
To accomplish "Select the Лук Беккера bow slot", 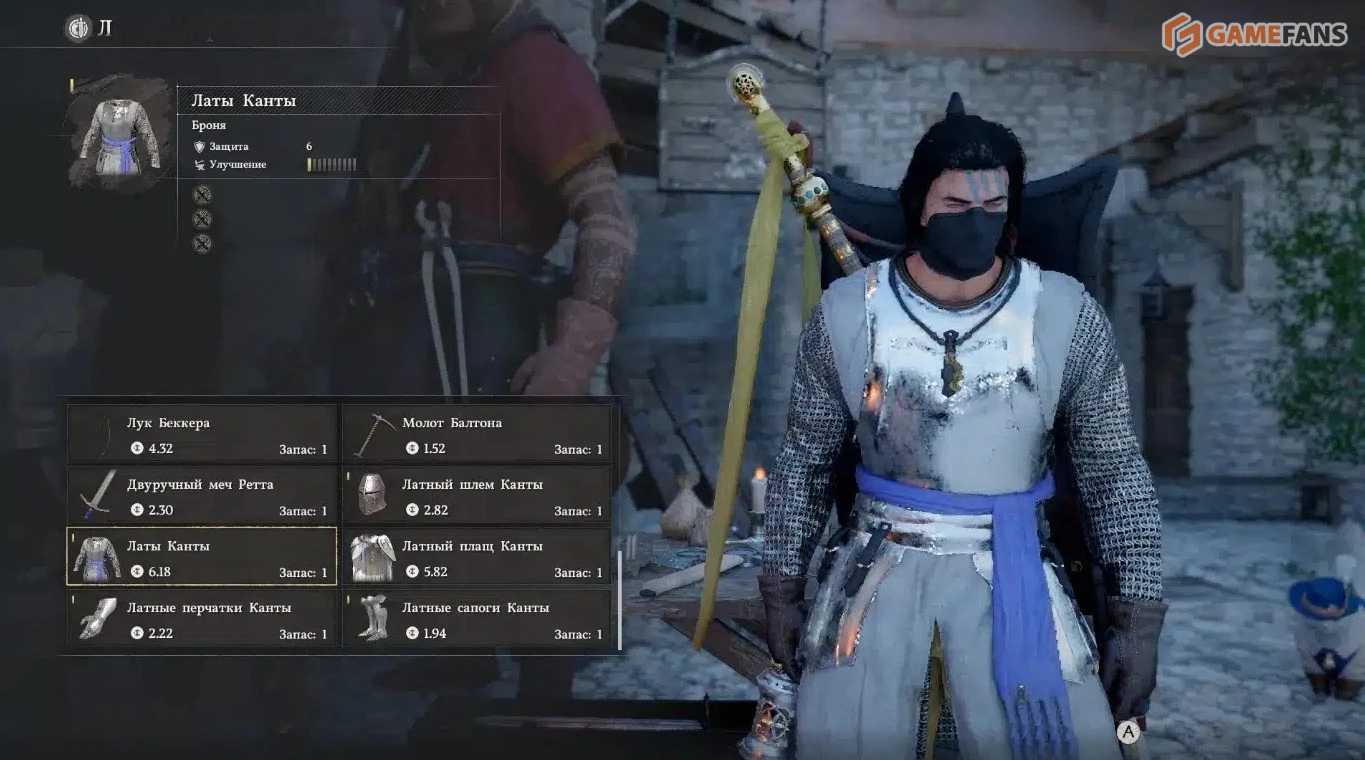I will pos(202,435).
